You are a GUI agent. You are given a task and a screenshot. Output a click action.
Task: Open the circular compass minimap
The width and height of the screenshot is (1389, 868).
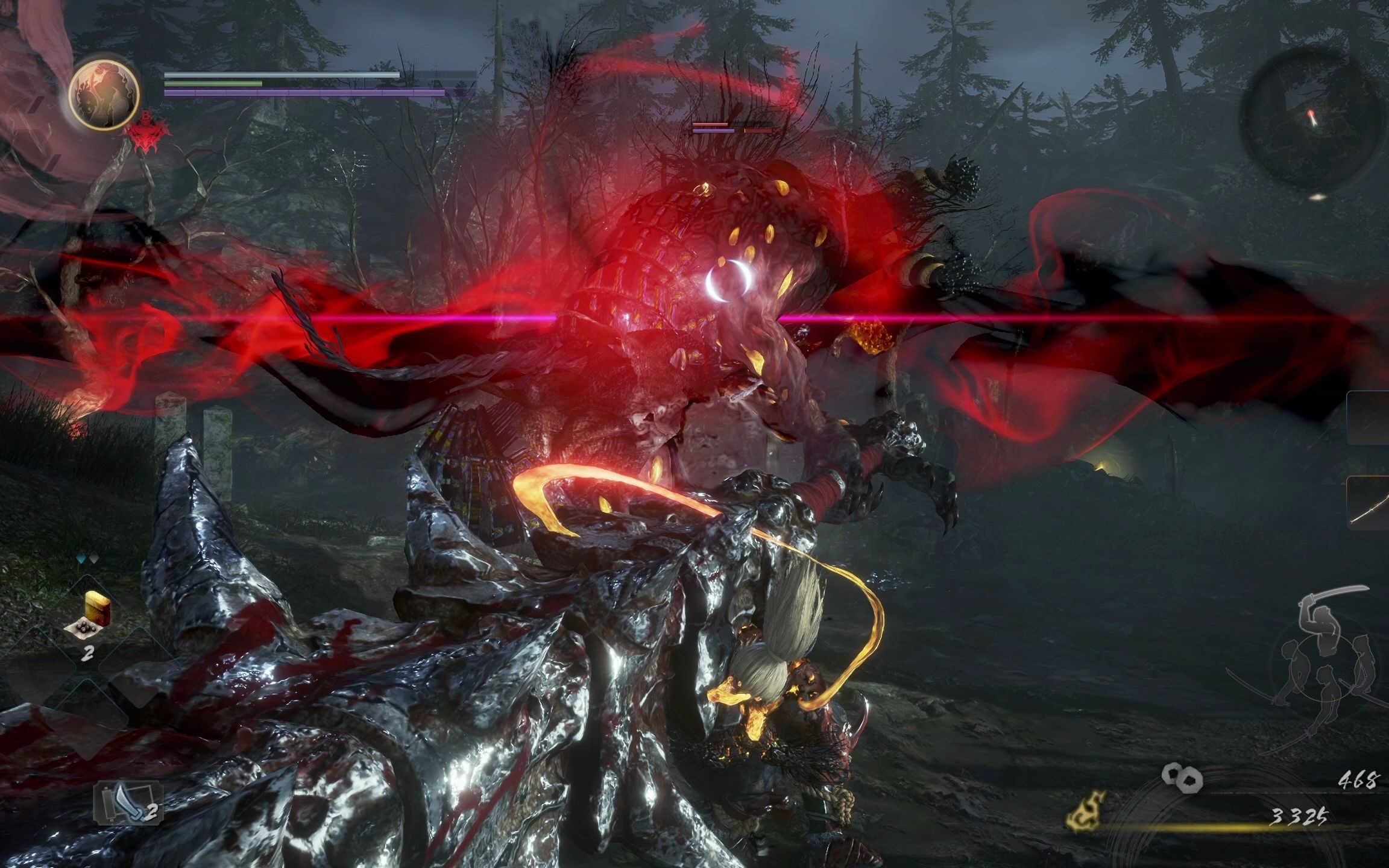(x=1312, y=121)
